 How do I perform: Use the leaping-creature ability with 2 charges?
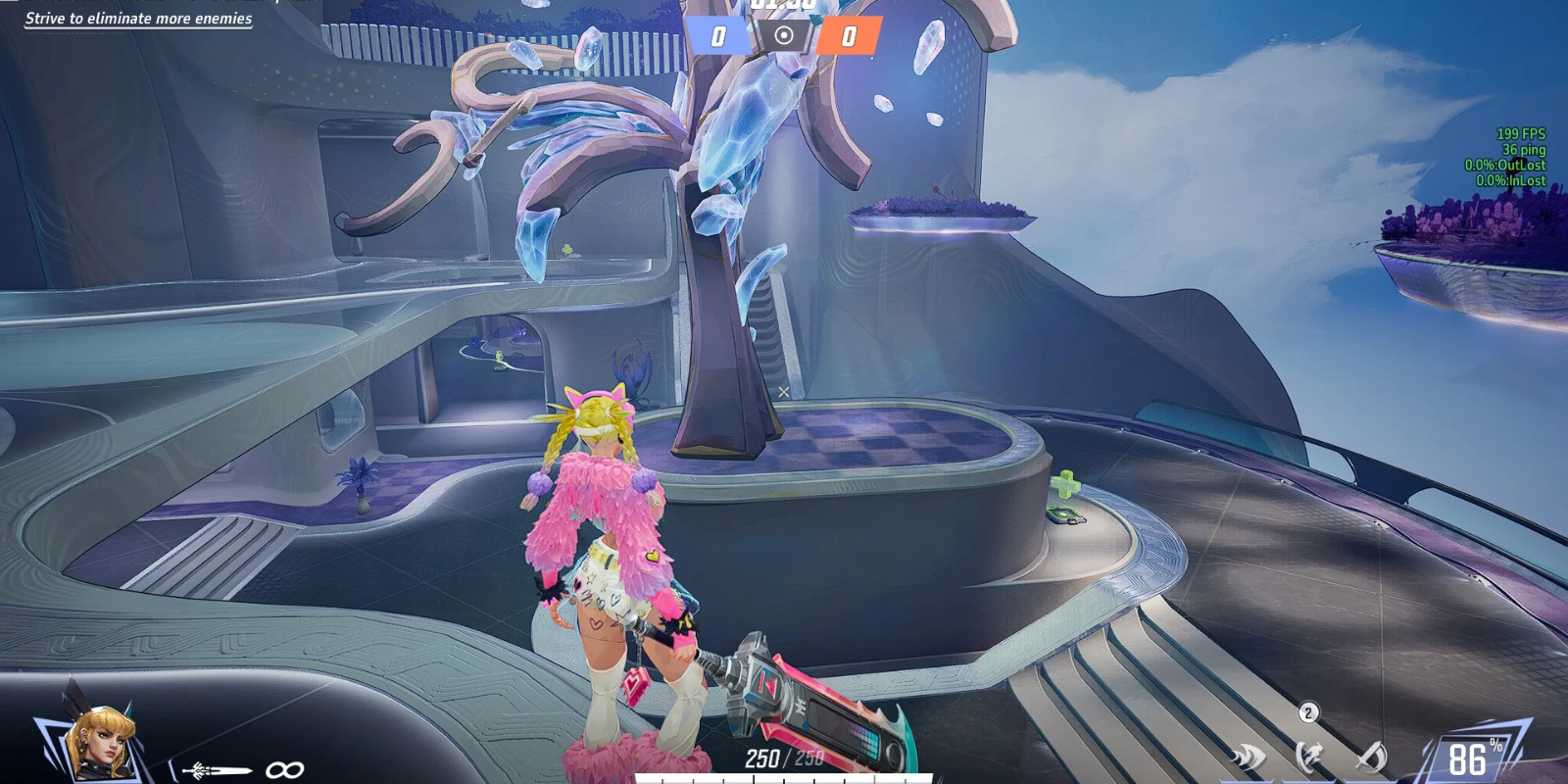(x=1308, y=757)
